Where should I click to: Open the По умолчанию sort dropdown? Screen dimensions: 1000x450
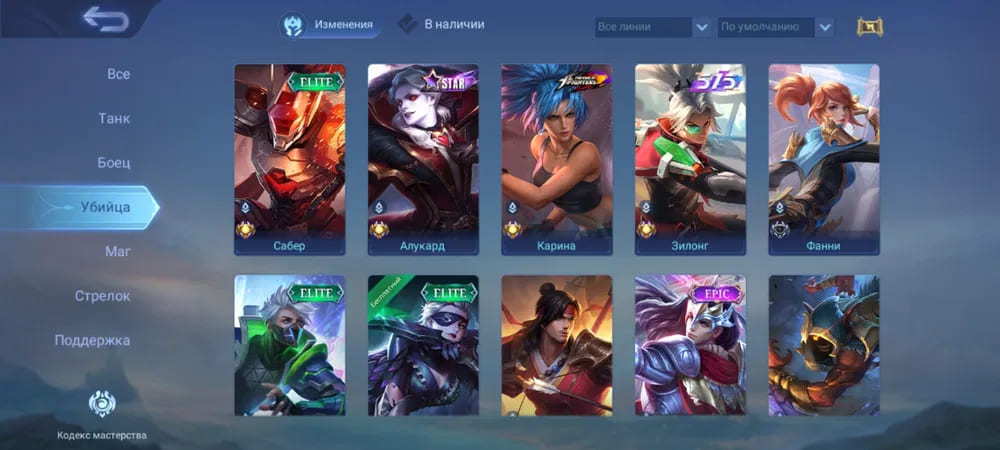click(x=776, y=27)
